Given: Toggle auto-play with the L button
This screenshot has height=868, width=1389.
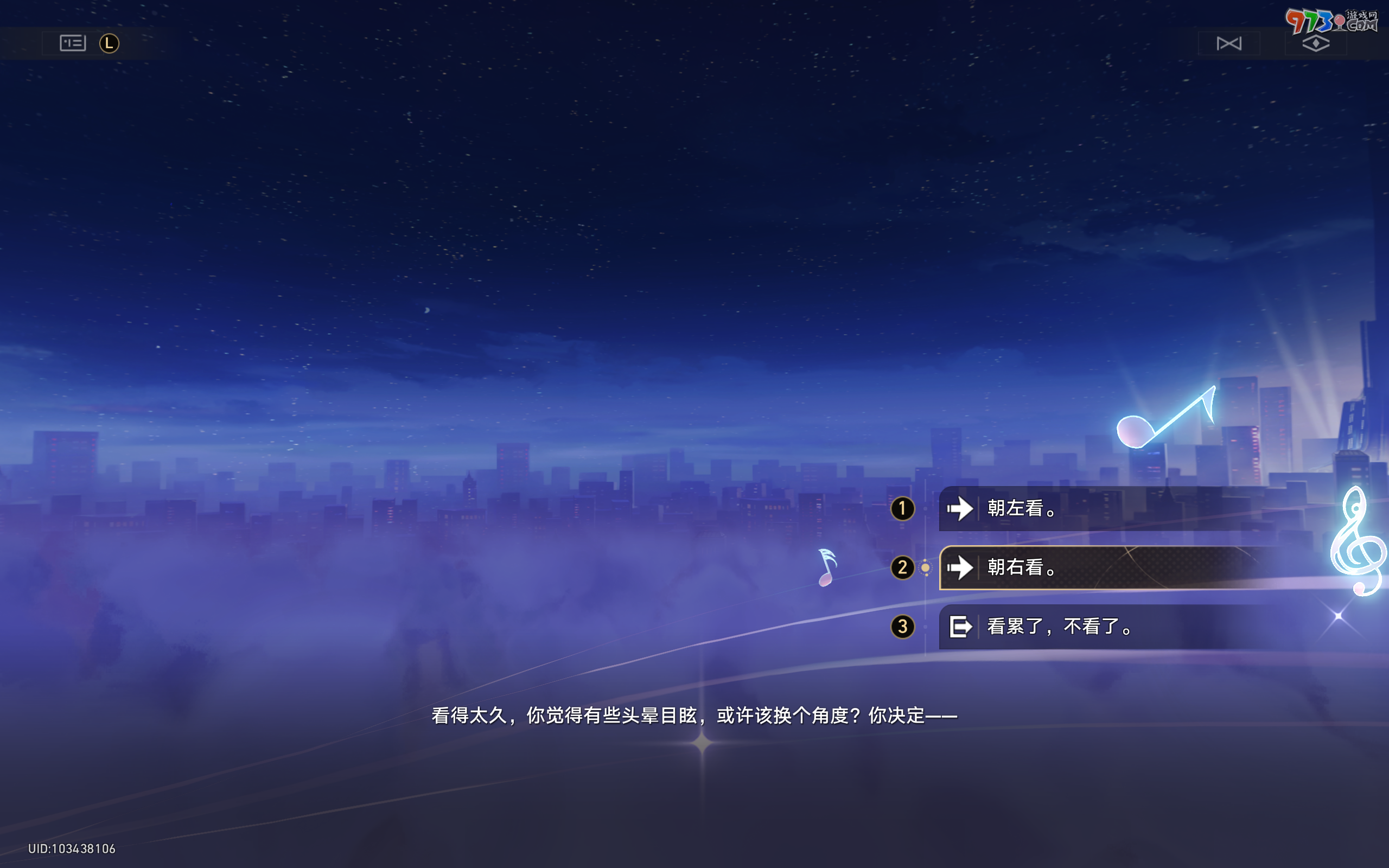Looking at the screenshot, I should pos(110,42).
